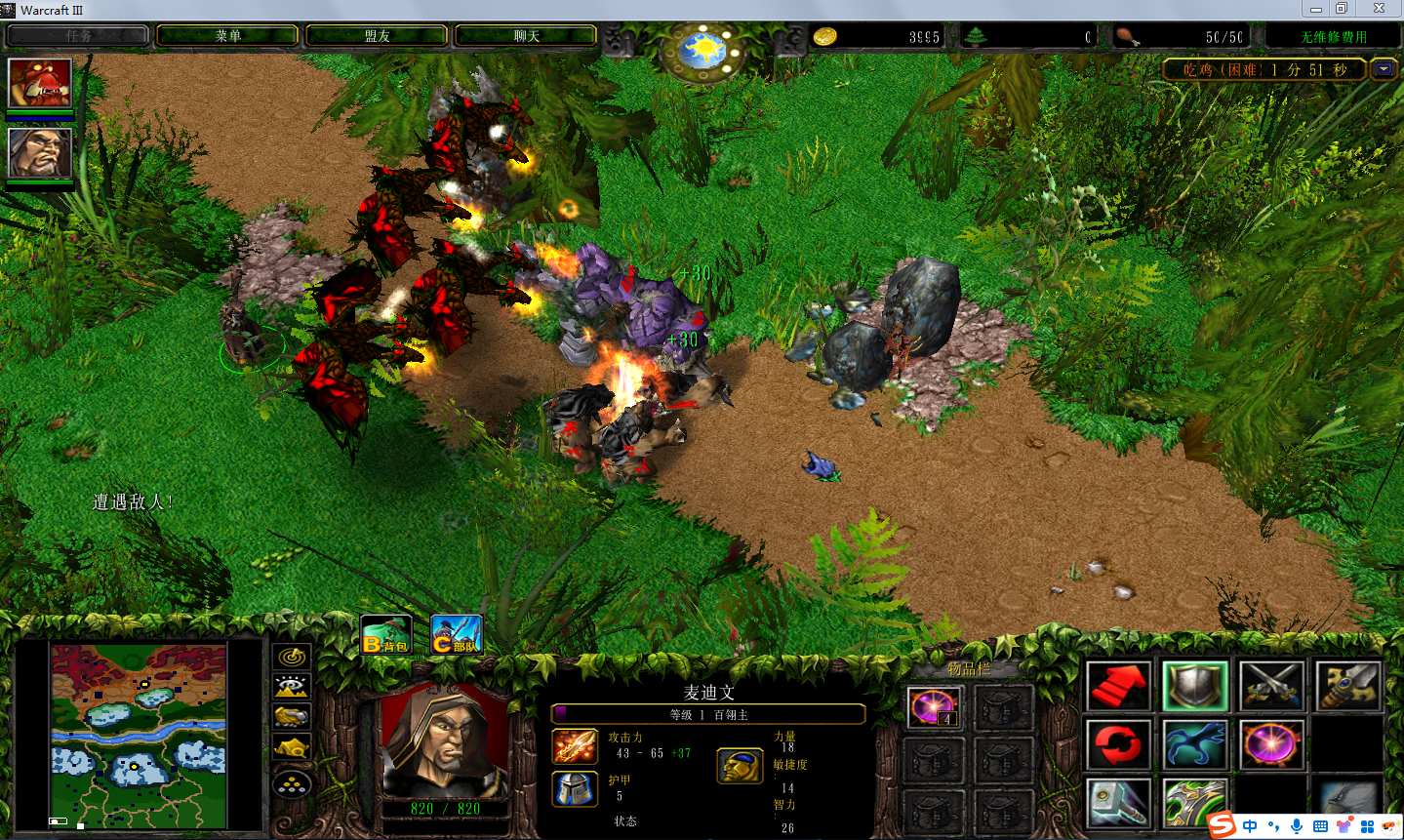Viewport: 1404px width, 840px height.
Task: Select the grey-bearded hero portrait
Action: pos(40,152)
